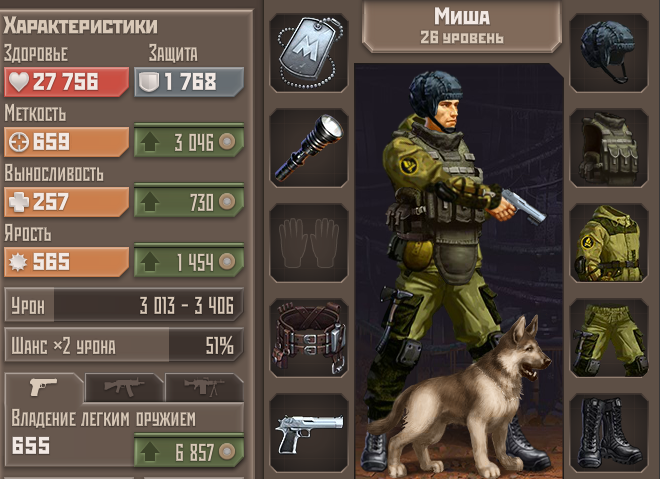Open the empty gloves slot

click(x=309, y=242)
